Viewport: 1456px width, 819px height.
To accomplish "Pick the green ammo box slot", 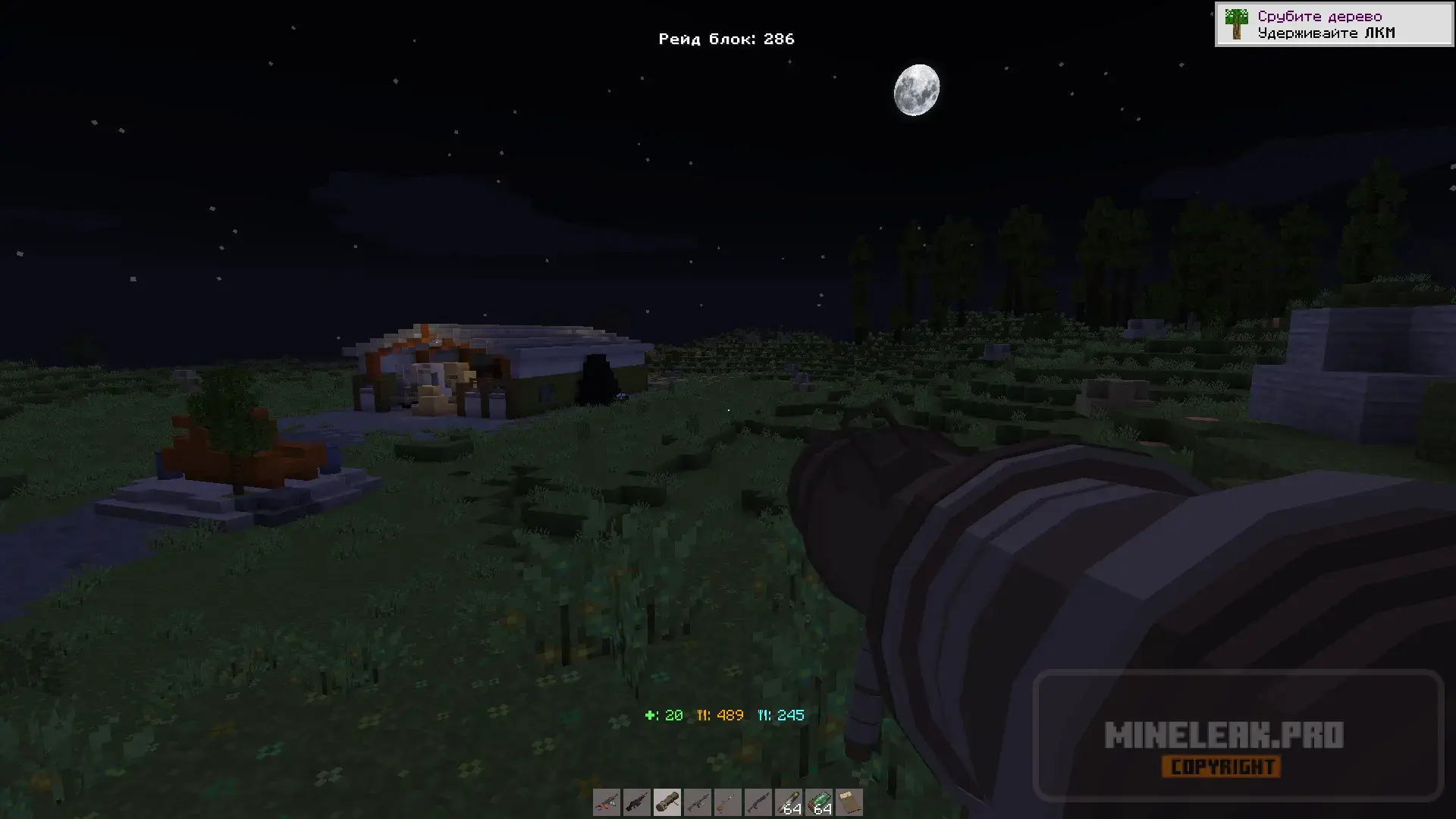I will pyautogui.click(x=819, y=802).
